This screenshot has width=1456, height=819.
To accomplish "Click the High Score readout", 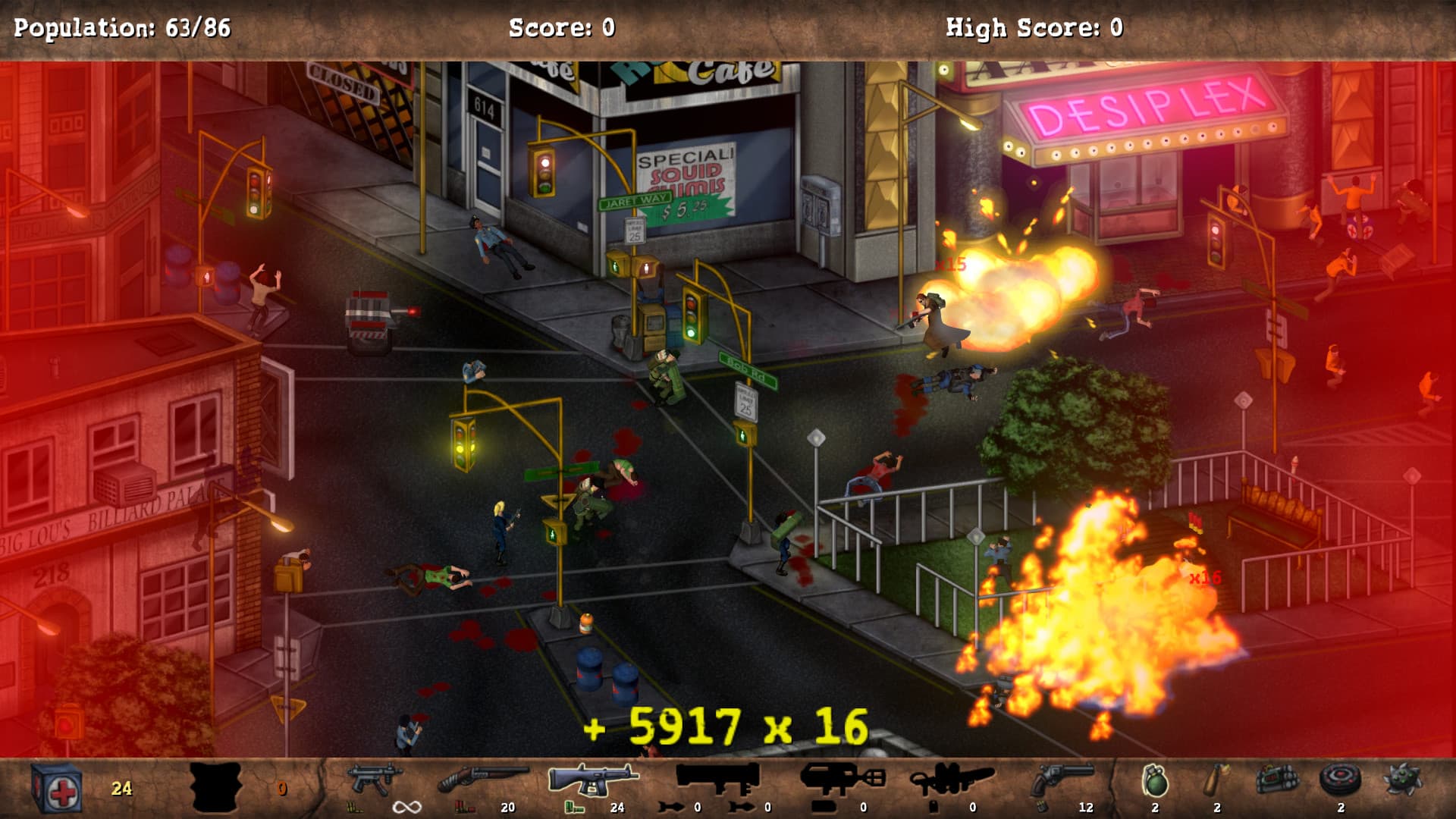I will coord(1033,27).
